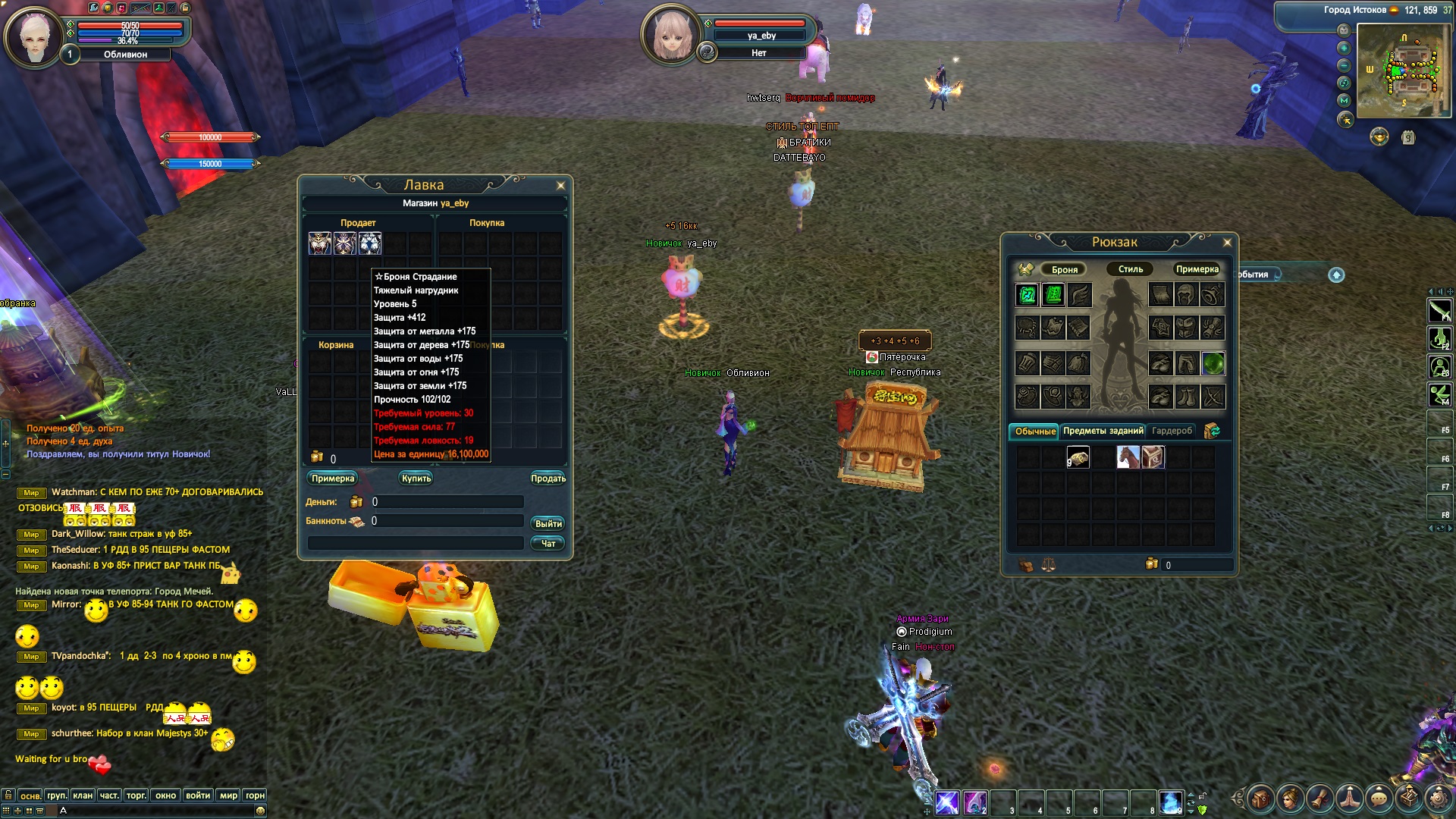The width and height of the screenshot is (1456, 819).
Task: Open the Примерка tab in the backpack
Action: tap(1197, 269)
